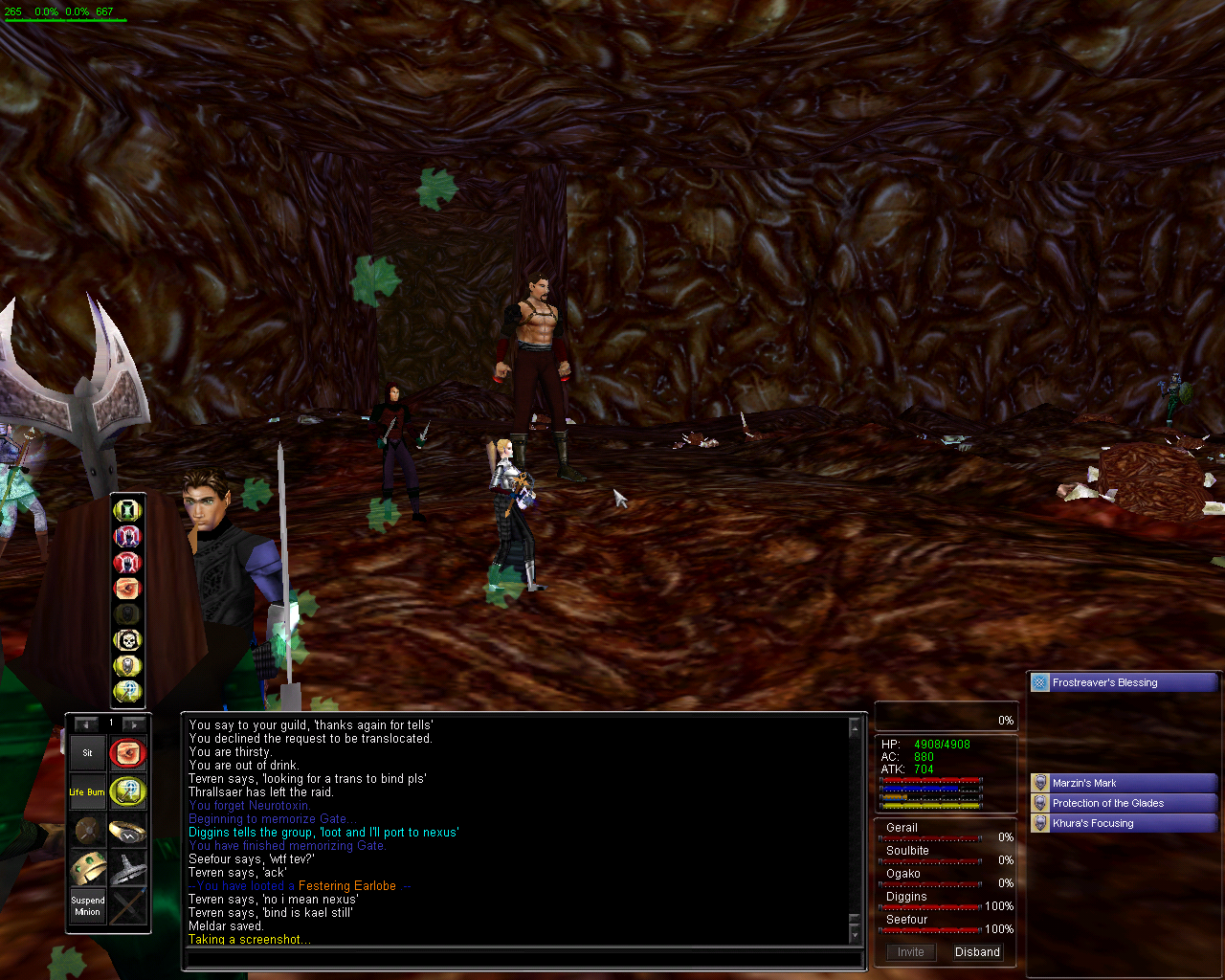1225x980 pixels.
Task: Target group member Seefour
Action: pyautogui.click(x=906, y=920)
